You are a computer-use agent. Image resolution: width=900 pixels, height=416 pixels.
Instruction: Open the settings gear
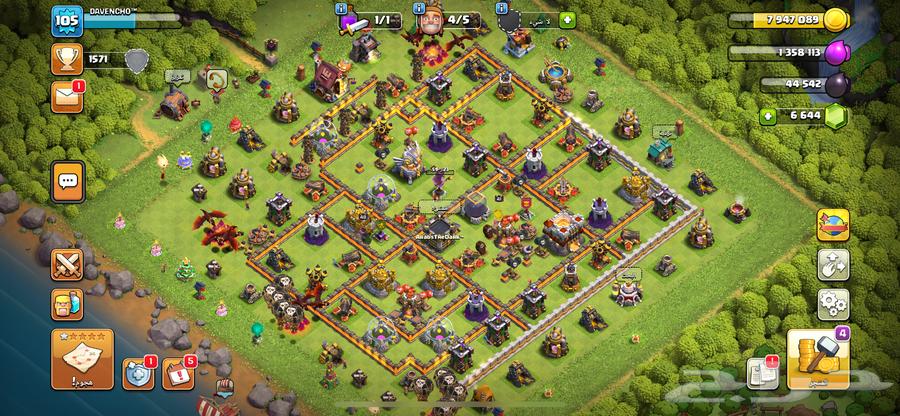point(832,302)
